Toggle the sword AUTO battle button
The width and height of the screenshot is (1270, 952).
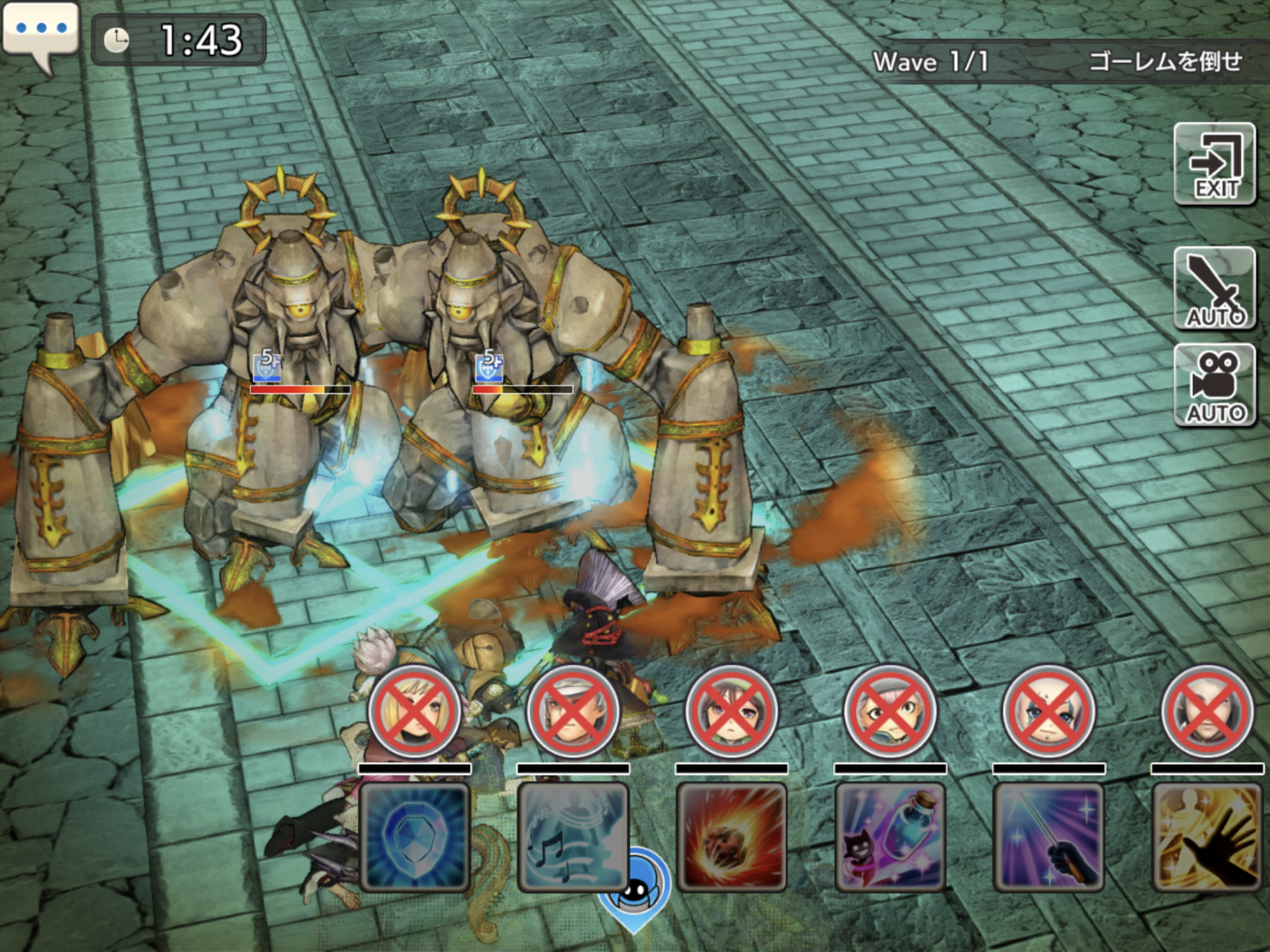pos(1214,289)
